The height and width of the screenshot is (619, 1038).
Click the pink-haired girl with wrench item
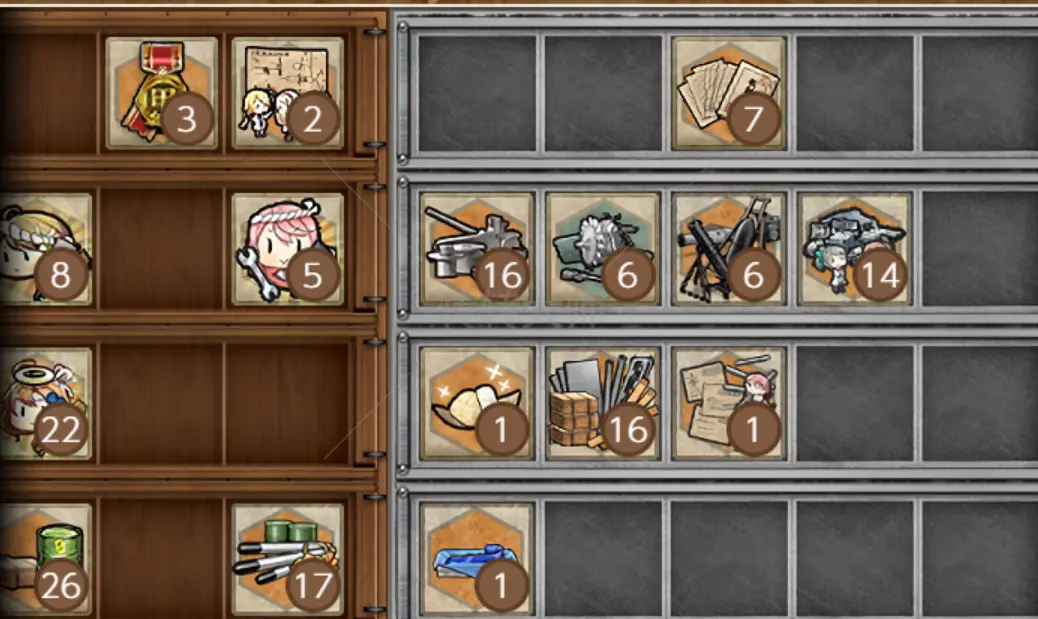click(287, 249)
